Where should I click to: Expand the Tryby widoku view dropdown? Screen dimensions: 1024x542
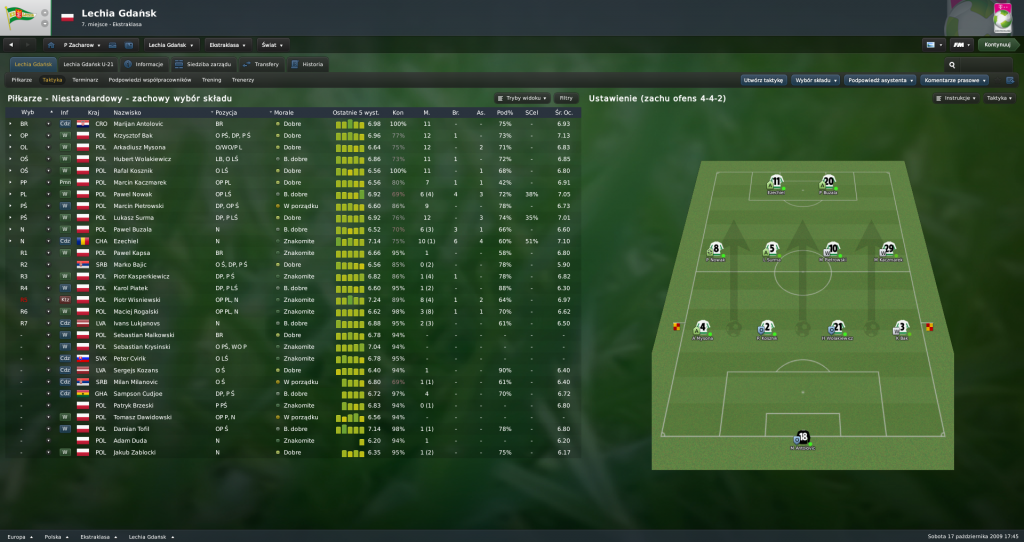[522, 98]
